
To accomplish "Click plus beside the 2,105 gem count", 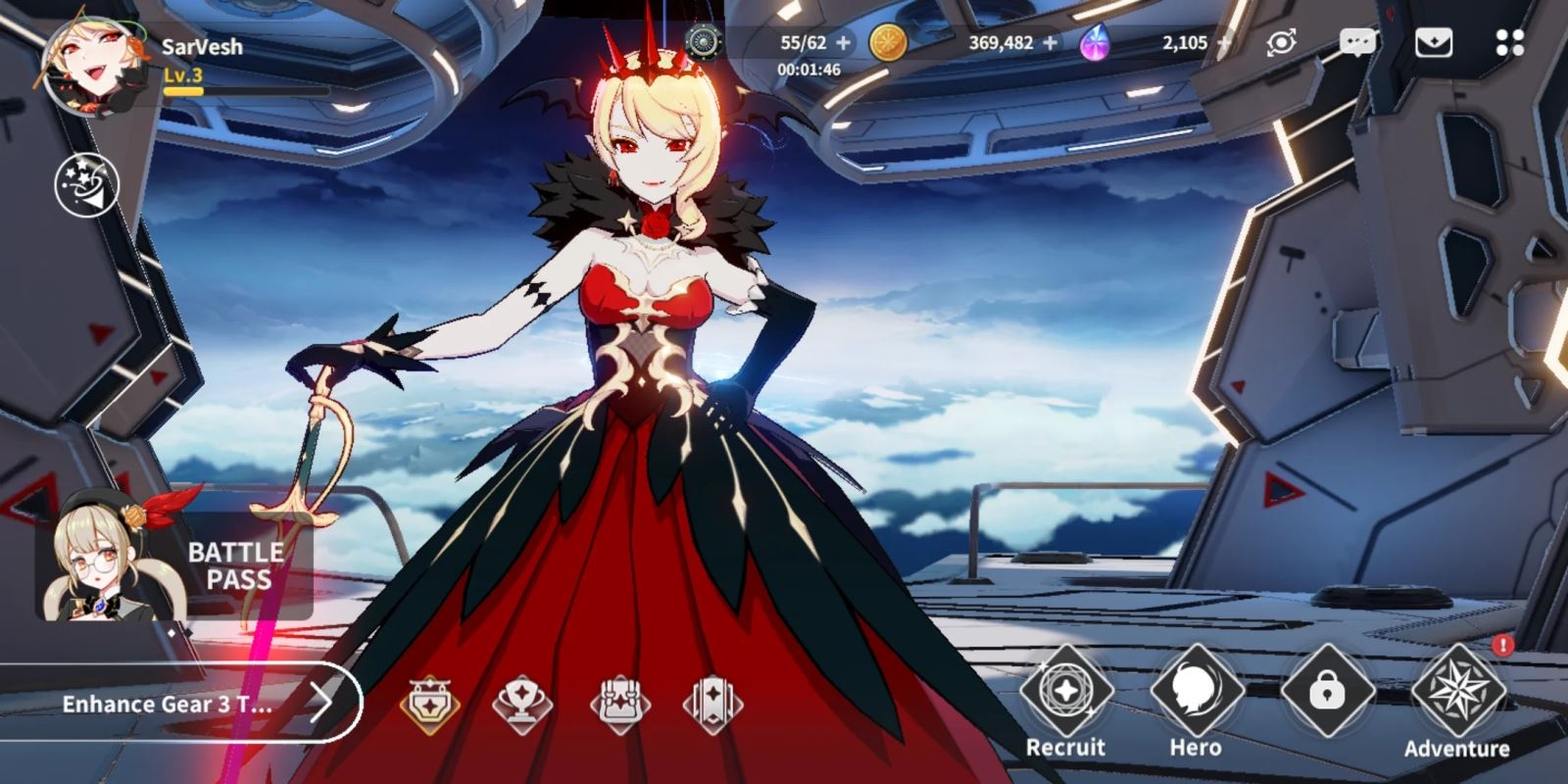I will [x=1224, y=41].
